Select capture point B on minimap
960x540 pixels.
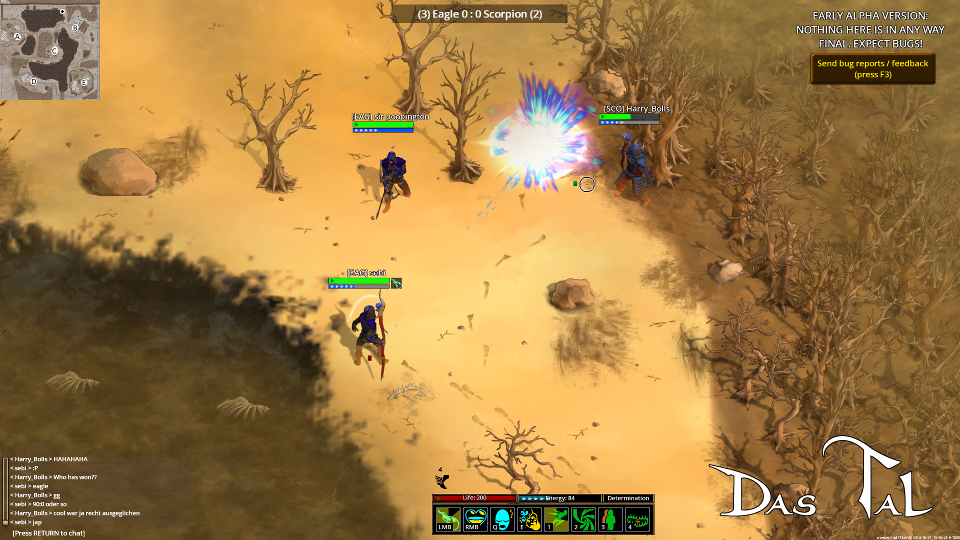pyautogui.click(x=76, y=27)
